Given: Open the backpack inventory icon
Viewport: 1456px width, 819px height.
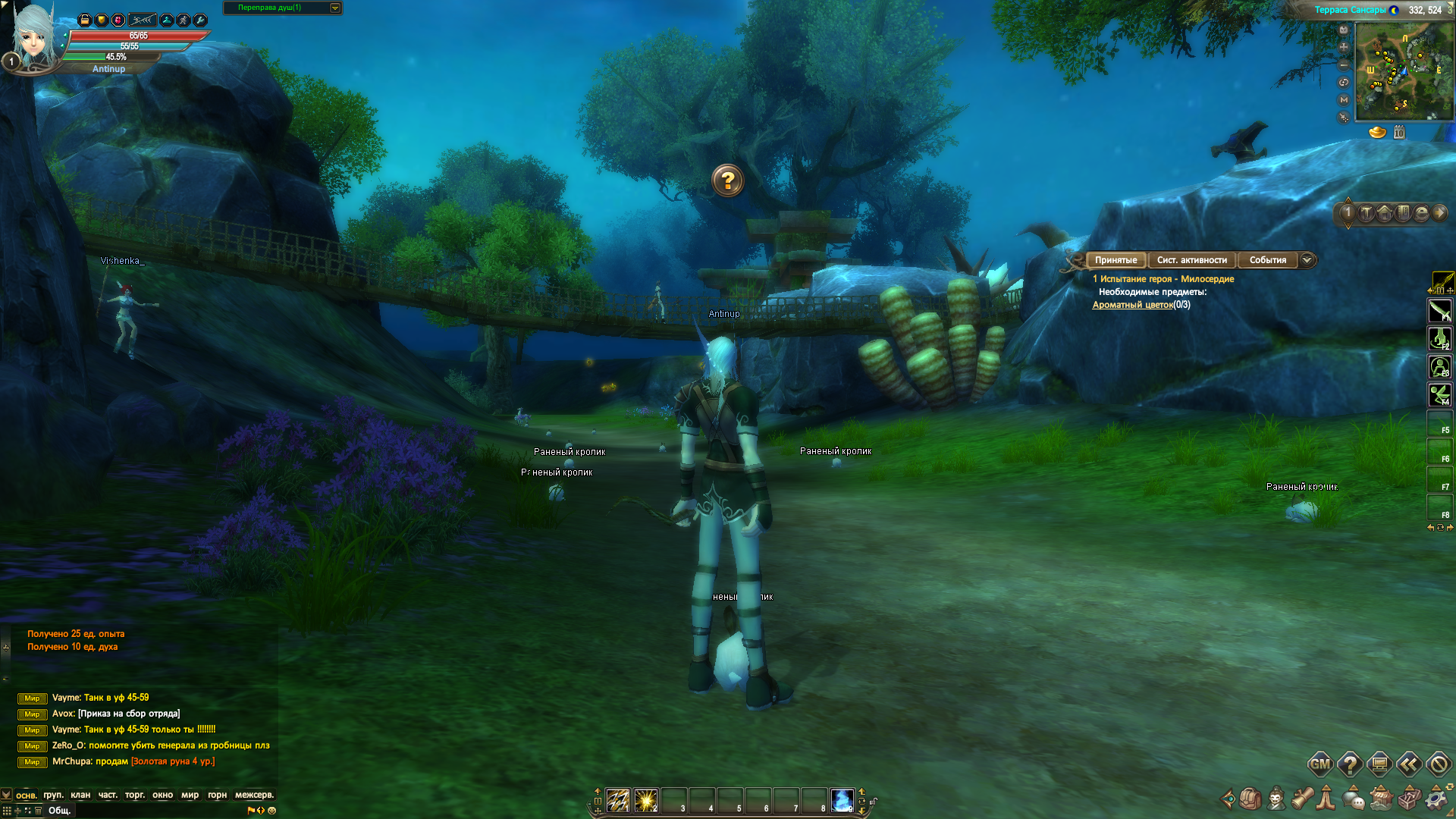Looking at the screenshot, I should tap(1250, 799).
